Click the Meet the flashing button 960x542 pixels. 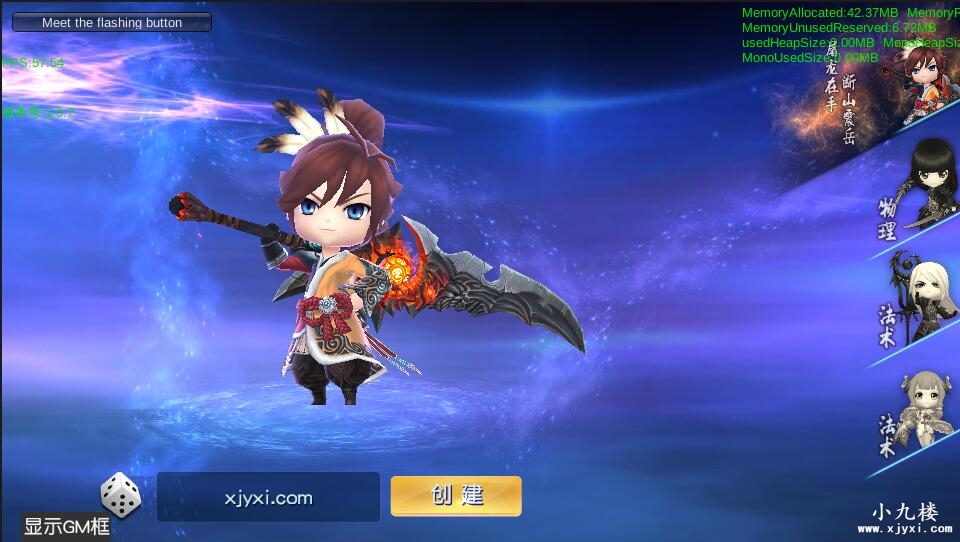click(x=112, y=22)
